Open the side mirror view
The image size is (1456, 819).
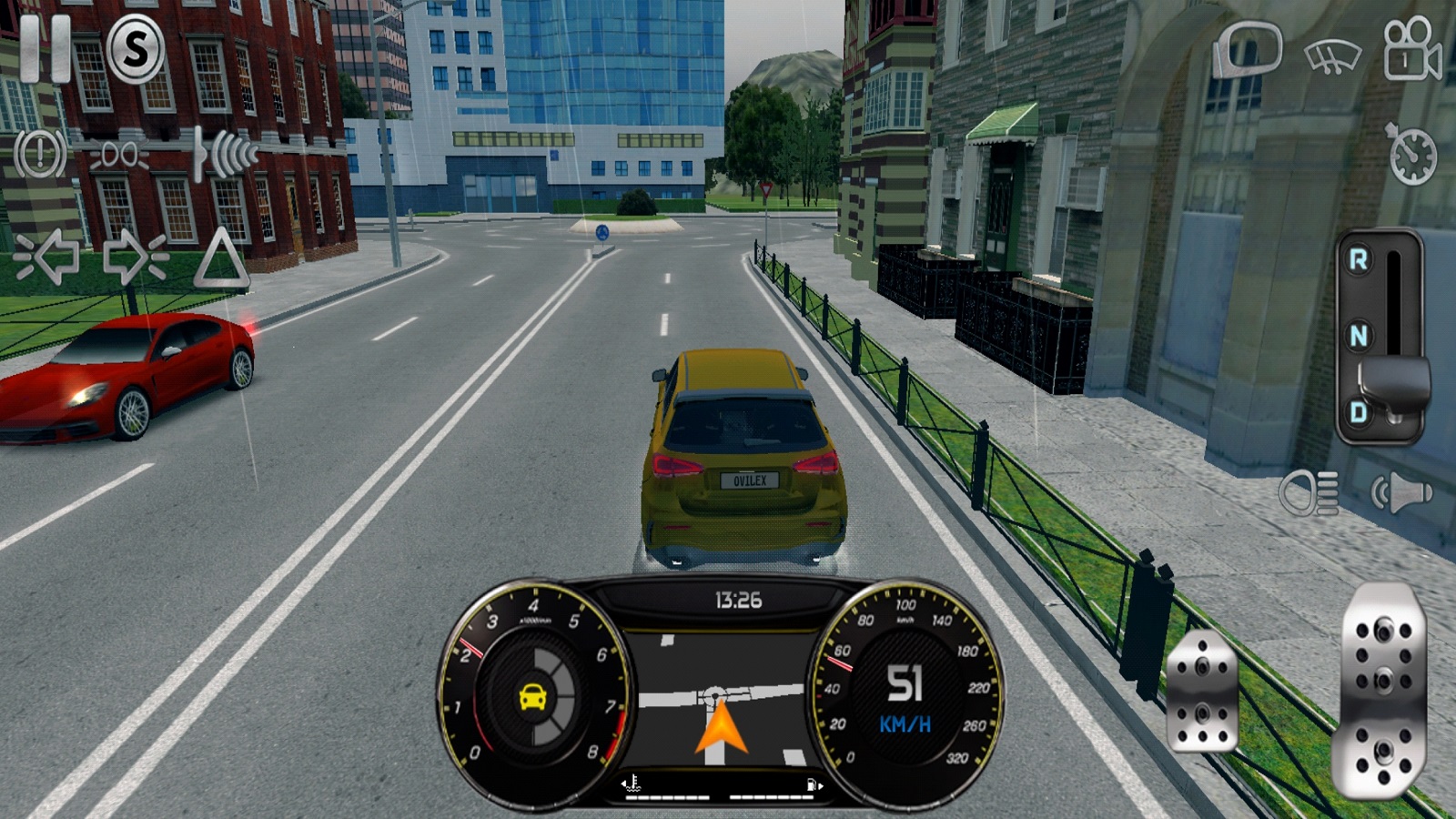pyautogui.click(x=1249, y=50)
